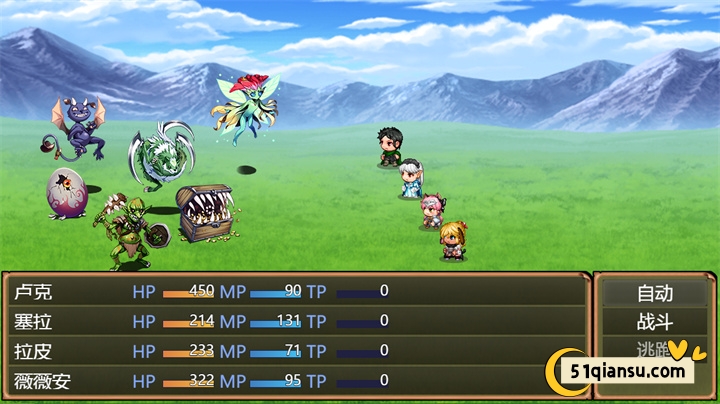Image resolution: width=720 pixels, height=404 pixels.
Task: Select the 战斗 fight command
Action: pyautogui.click(x=655, y=322)
